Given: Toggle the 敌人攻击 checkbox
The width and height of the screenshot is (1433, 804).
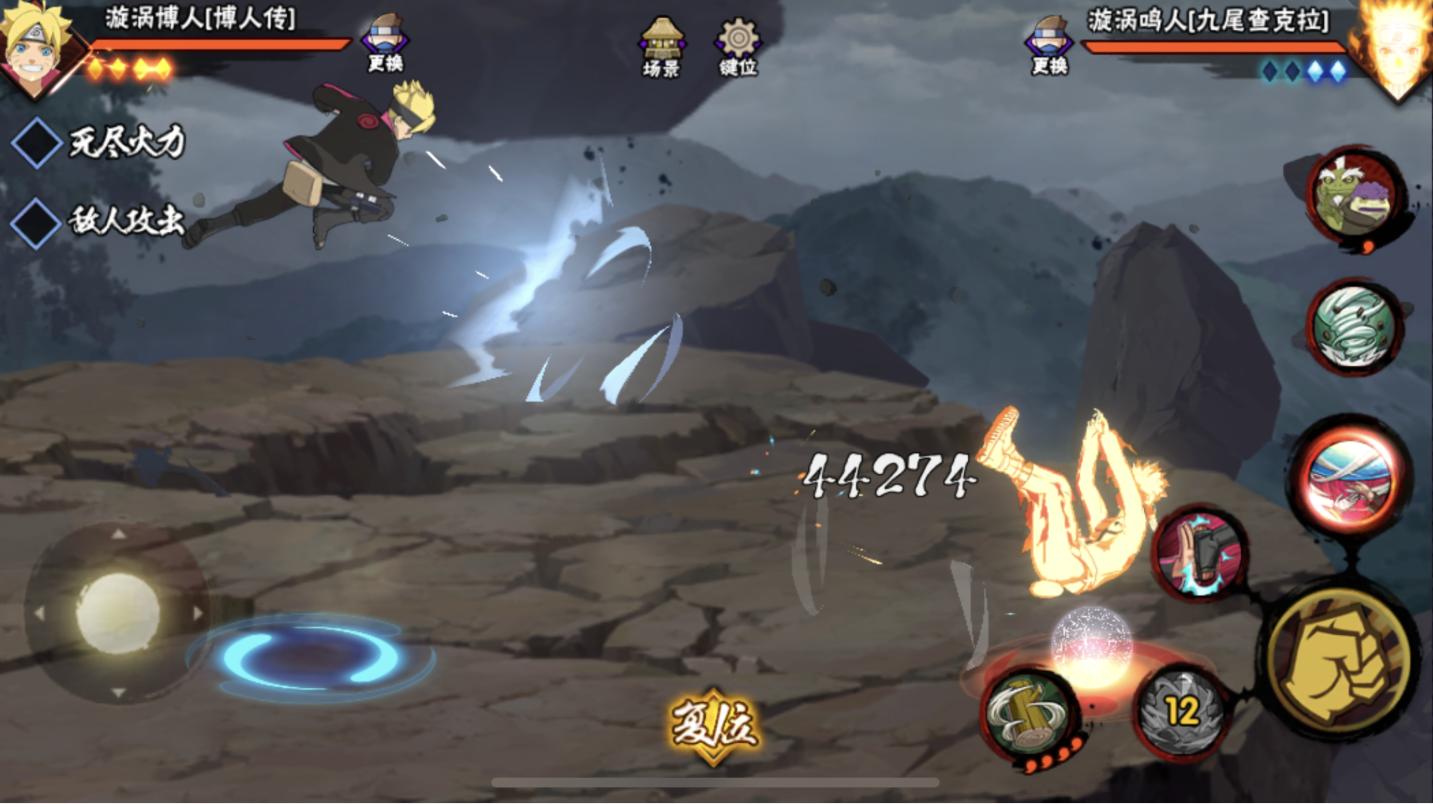Looking at the screenshot, I should pyautogui.click(x=37, y=222).
